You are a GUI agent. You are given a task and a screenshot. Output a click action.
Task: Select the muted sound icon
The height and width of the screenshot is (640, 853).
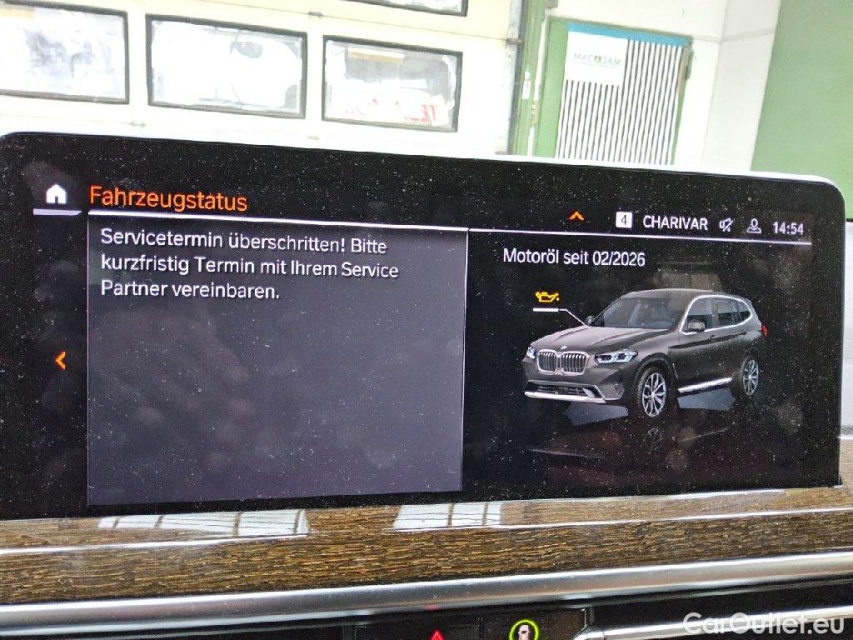(726, 225)
